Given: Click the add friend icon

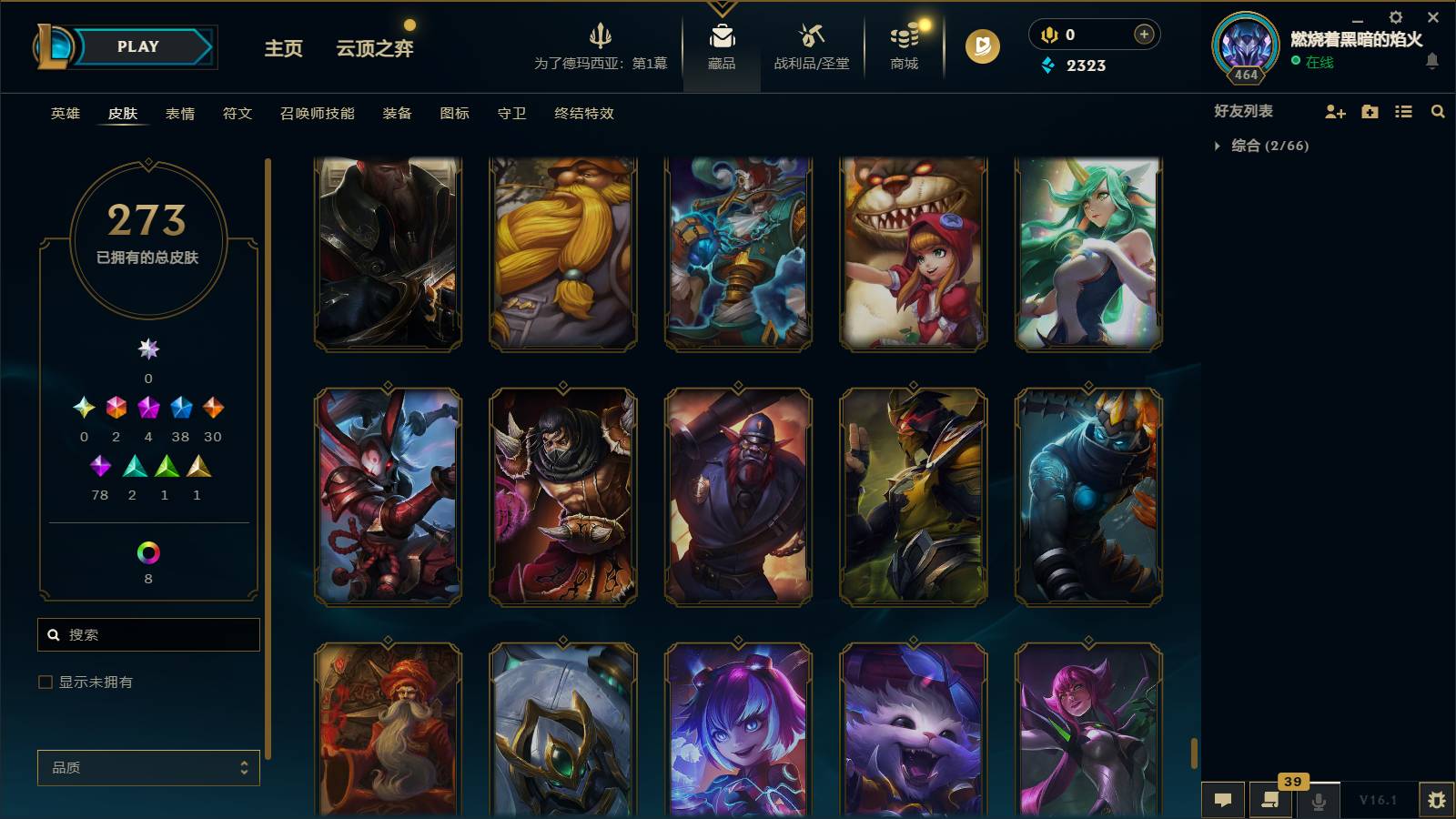Looking at the screenshot, I should coord(1334,111).
